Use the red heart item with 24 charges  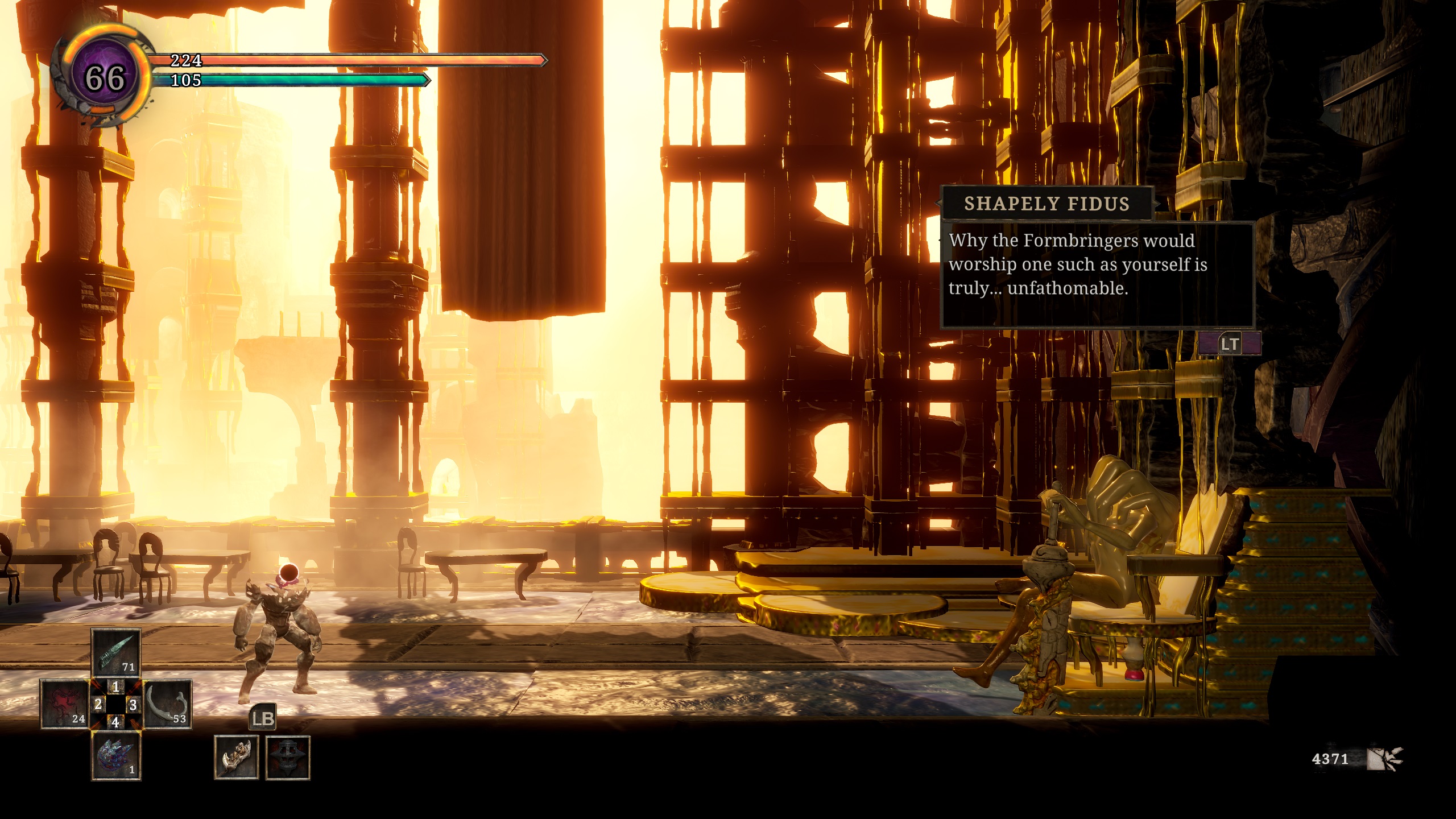[x=64, y=705]
